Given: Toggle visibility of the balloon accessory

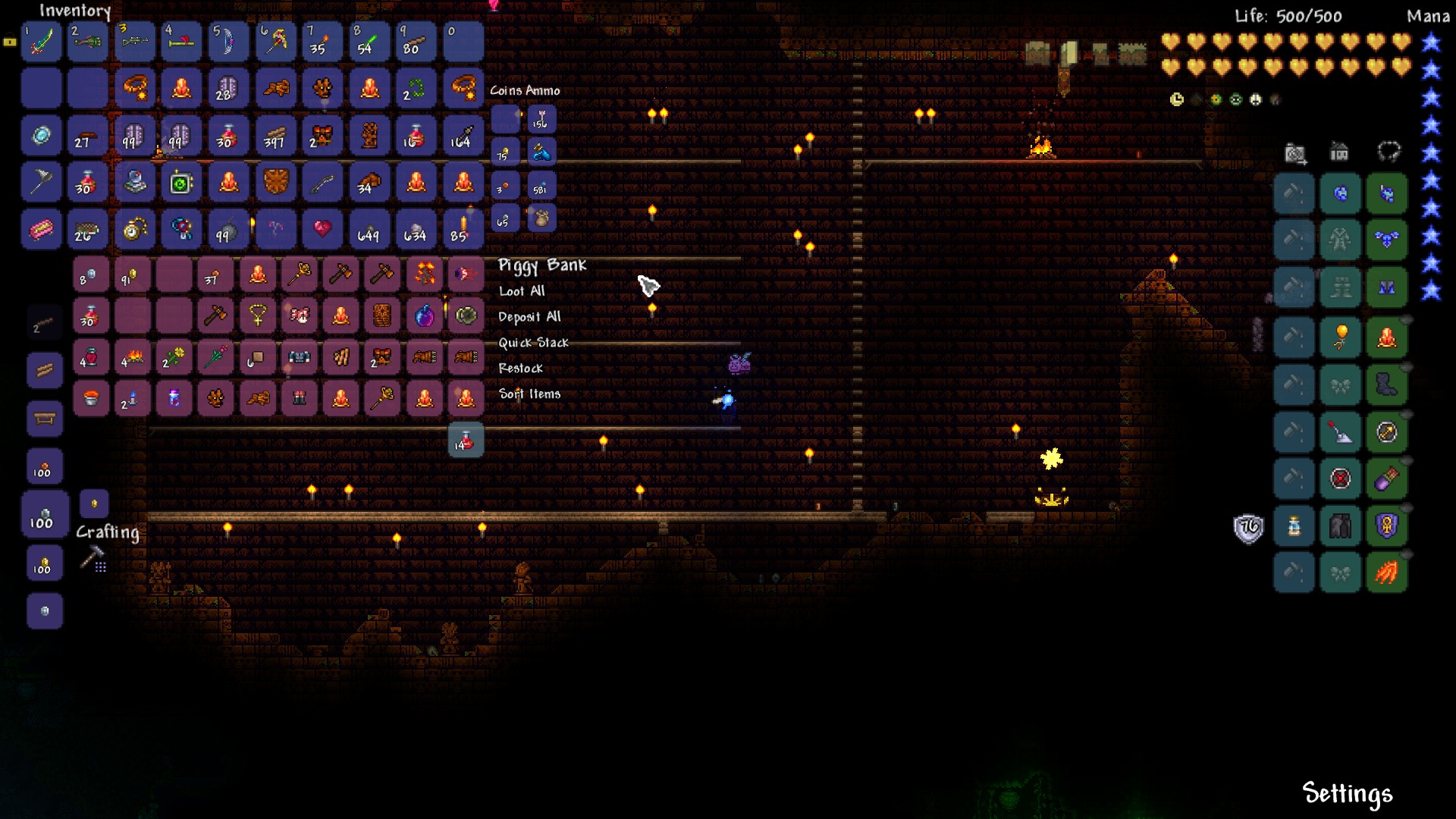Looking at the screenshot, I should tap(1407, 318).
